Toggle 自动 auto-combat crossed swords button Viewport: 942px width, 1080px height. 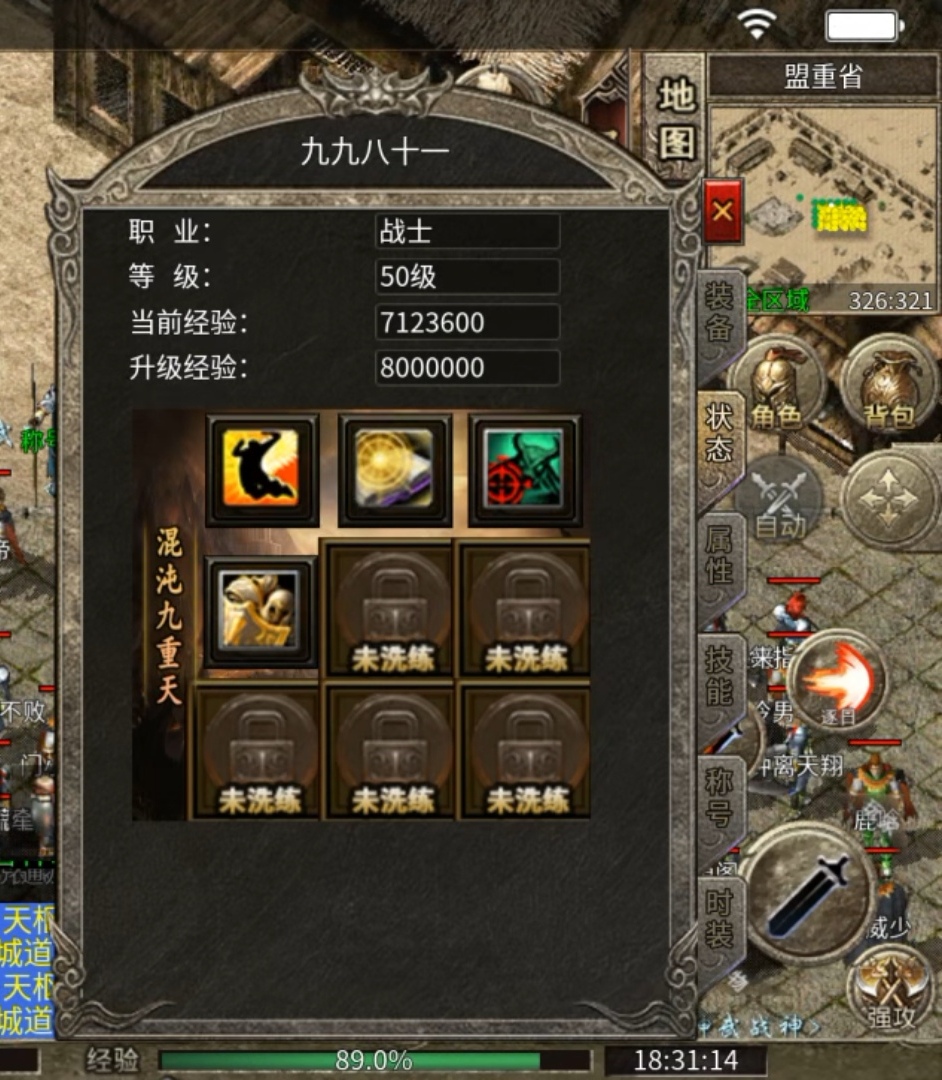779,500
